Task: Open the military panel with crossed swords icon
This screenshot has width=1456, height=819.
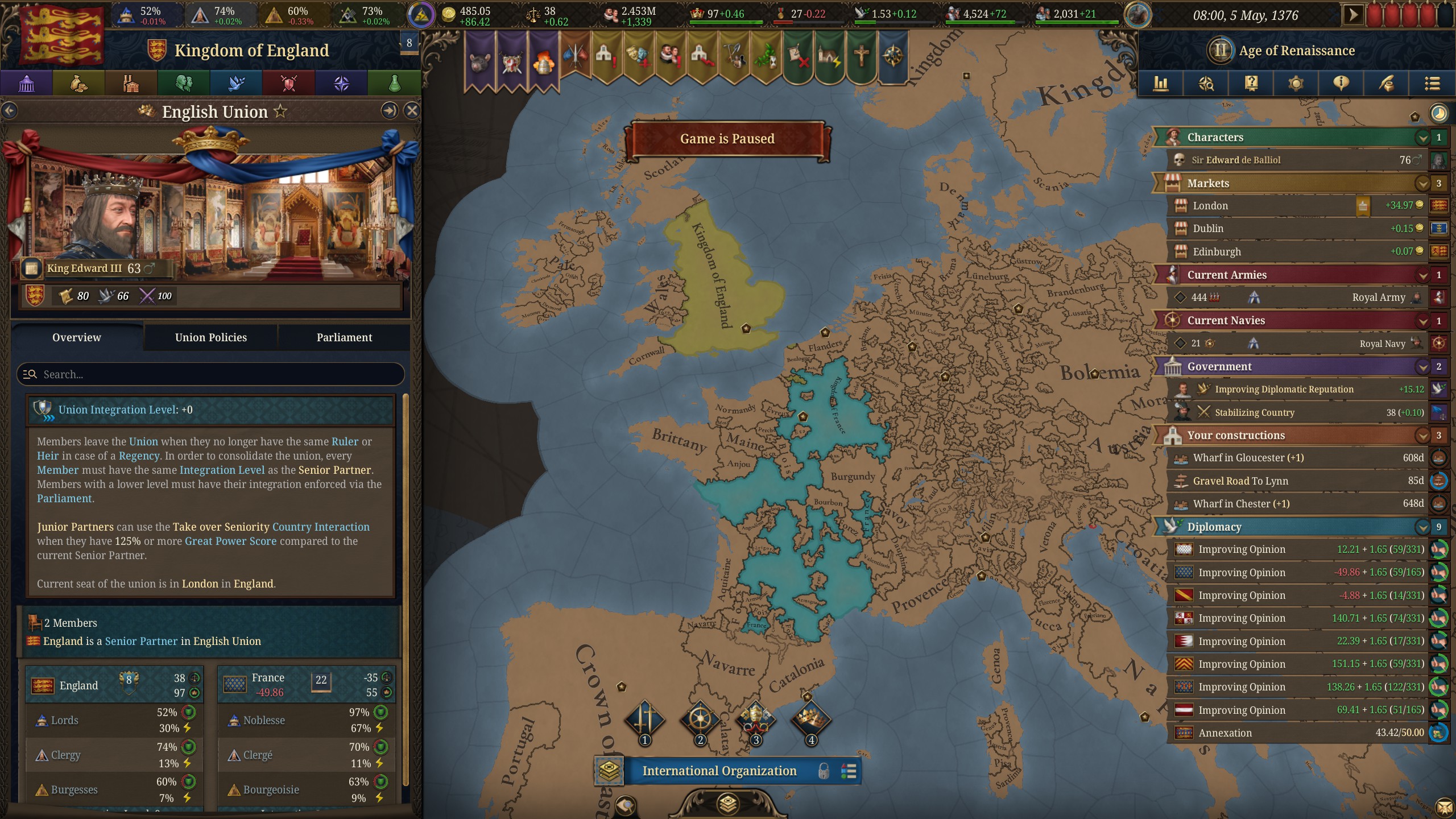Action: tap(288, 84)
